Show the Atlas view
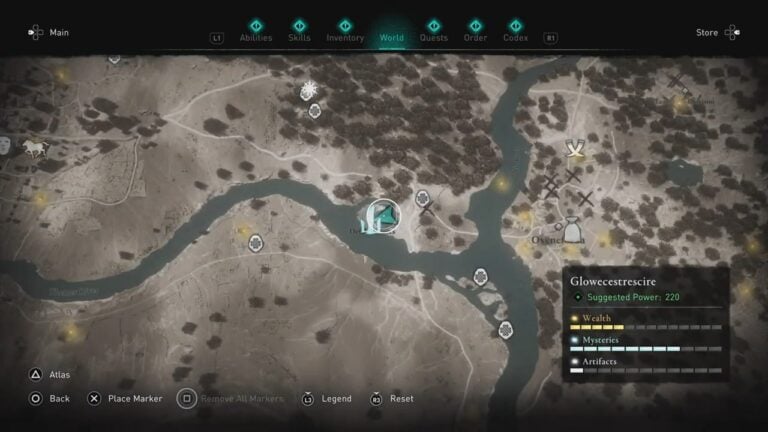 (49, 375)
